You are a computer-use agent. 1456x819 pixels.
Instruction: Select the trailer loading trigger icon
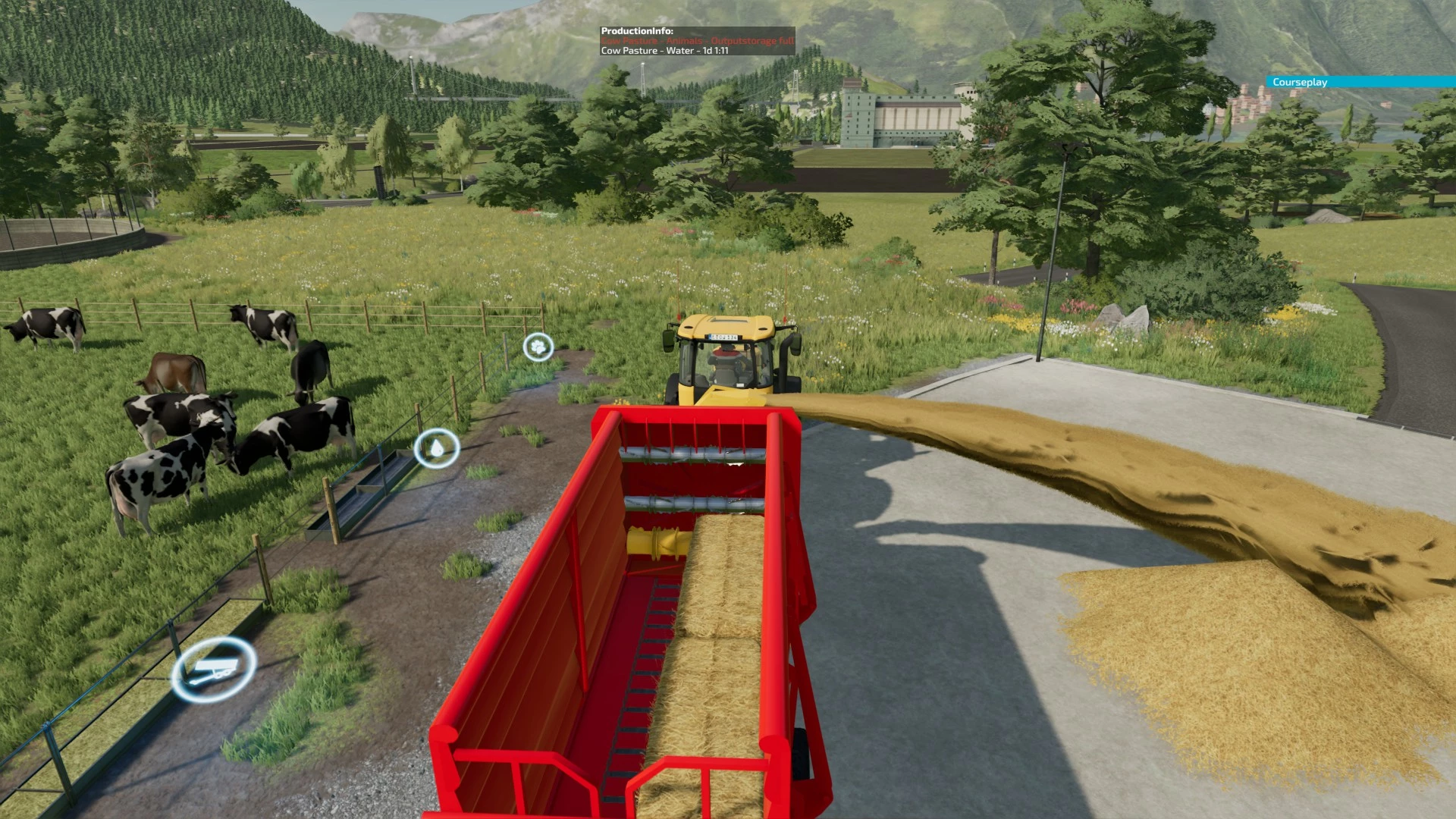coord(214,669)
